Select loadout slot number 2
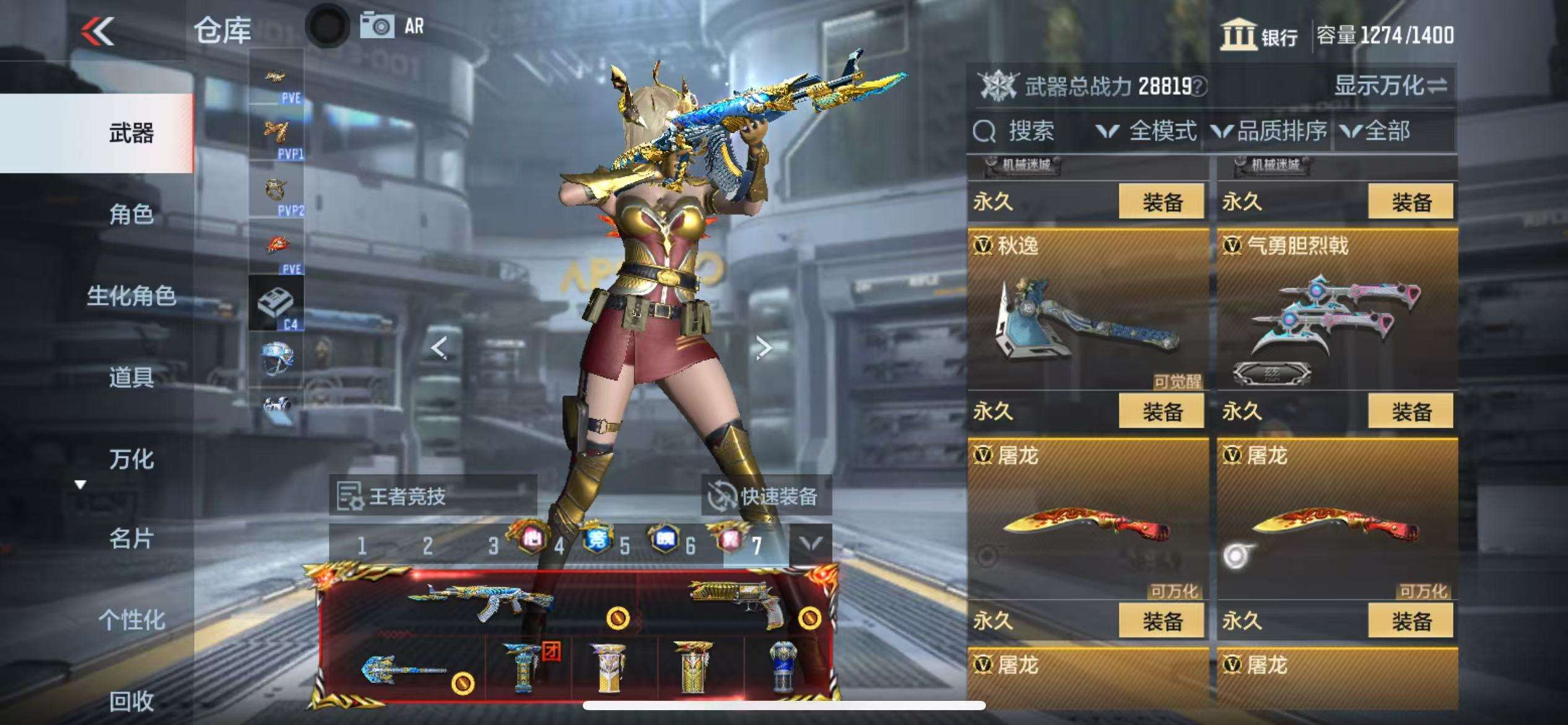This screenshot has width=1568, height=725. pyautogui.click(x=427, y=546)
